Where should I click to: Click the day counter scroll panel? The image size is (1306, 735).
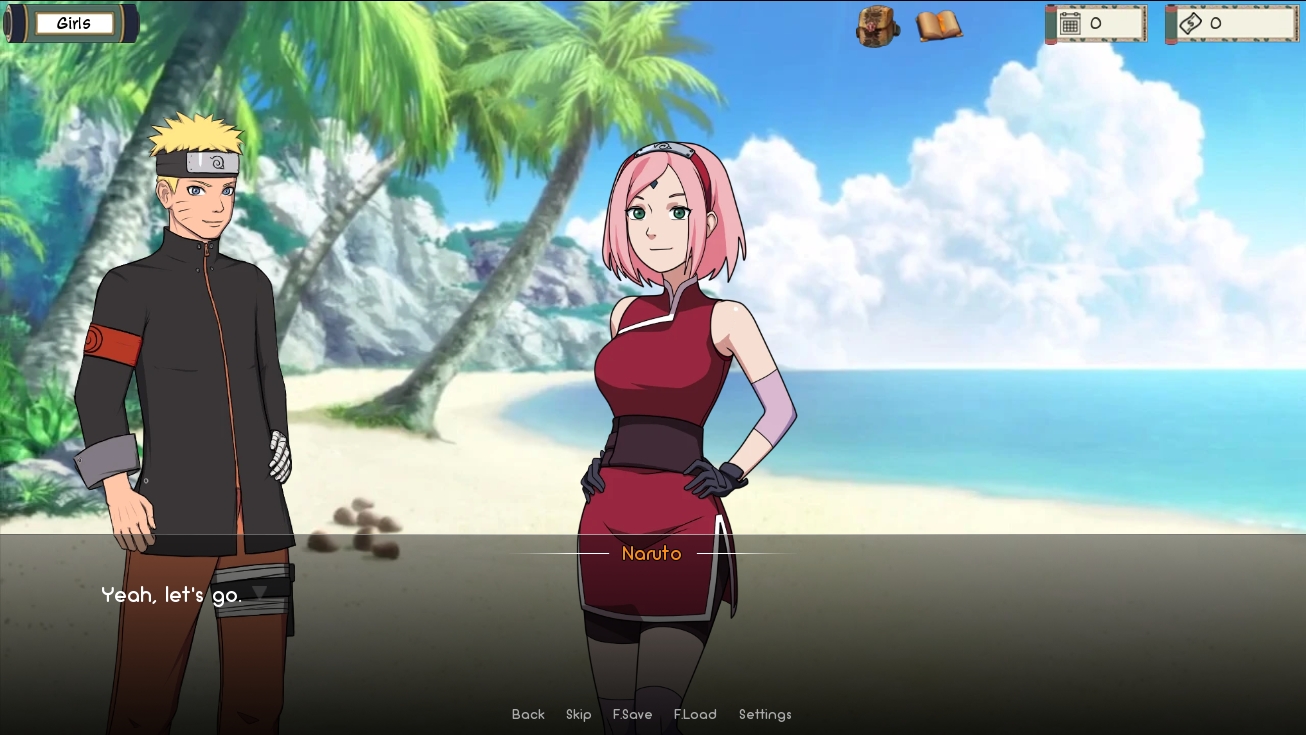1096,21
